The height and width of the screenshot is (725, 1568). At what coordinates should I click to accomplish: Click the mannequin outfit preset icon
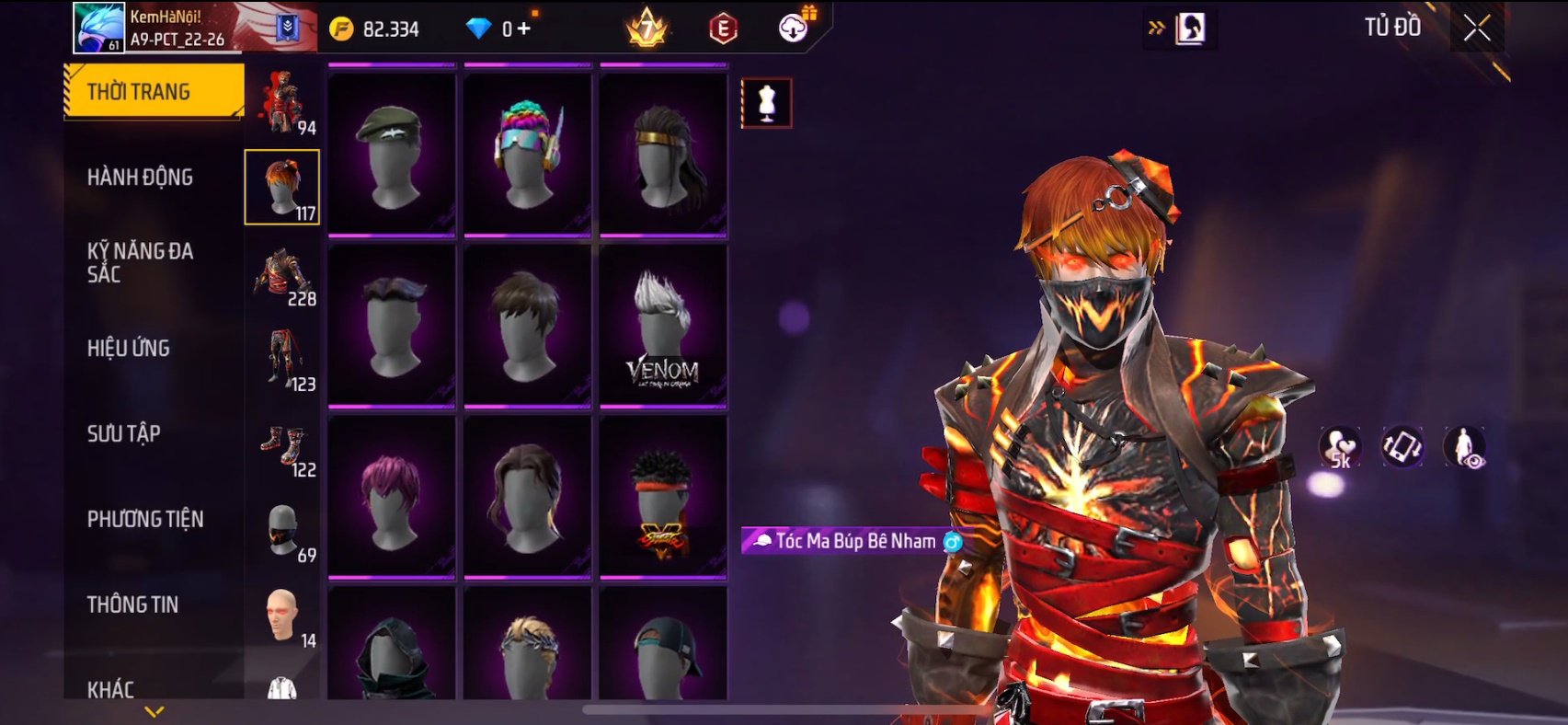(766, 103)
